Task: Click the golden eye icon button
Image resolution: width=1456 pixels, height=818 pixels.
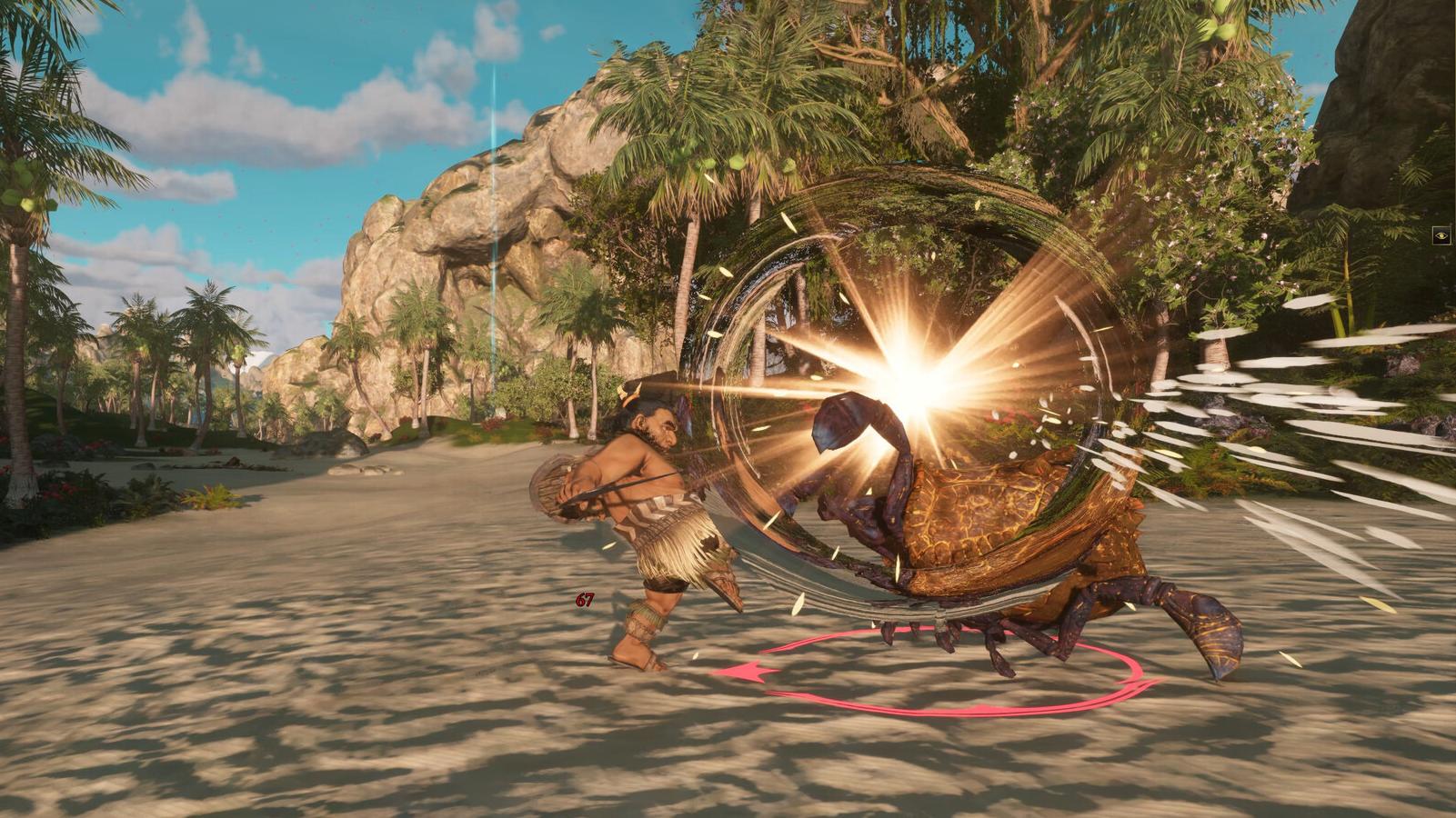Action: (1441, 236)
